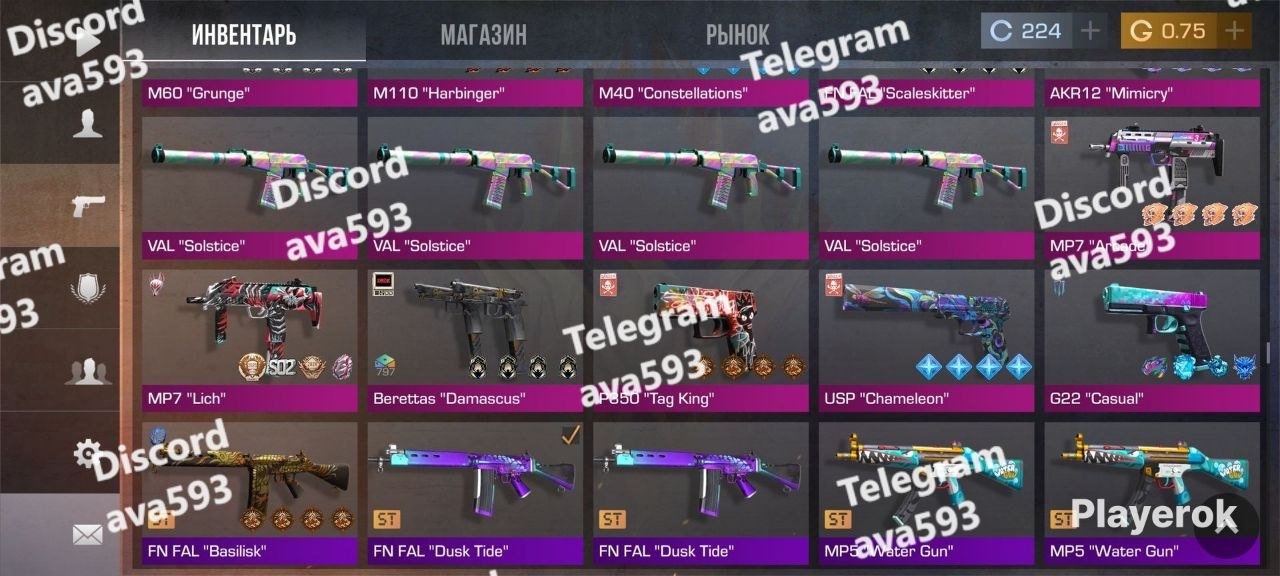
Task: Switch to the Магазин tab
Action: point(483,35)
